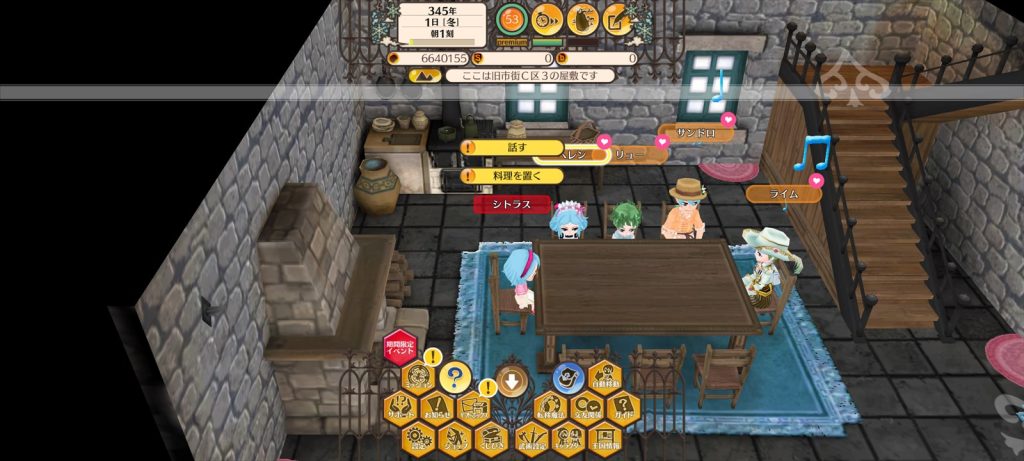Image resolution: width=1024 pixels, height=461 pixels.
Task: Open the 転移魔法 (teleport magic) menu
Action: tap(549, 408)
